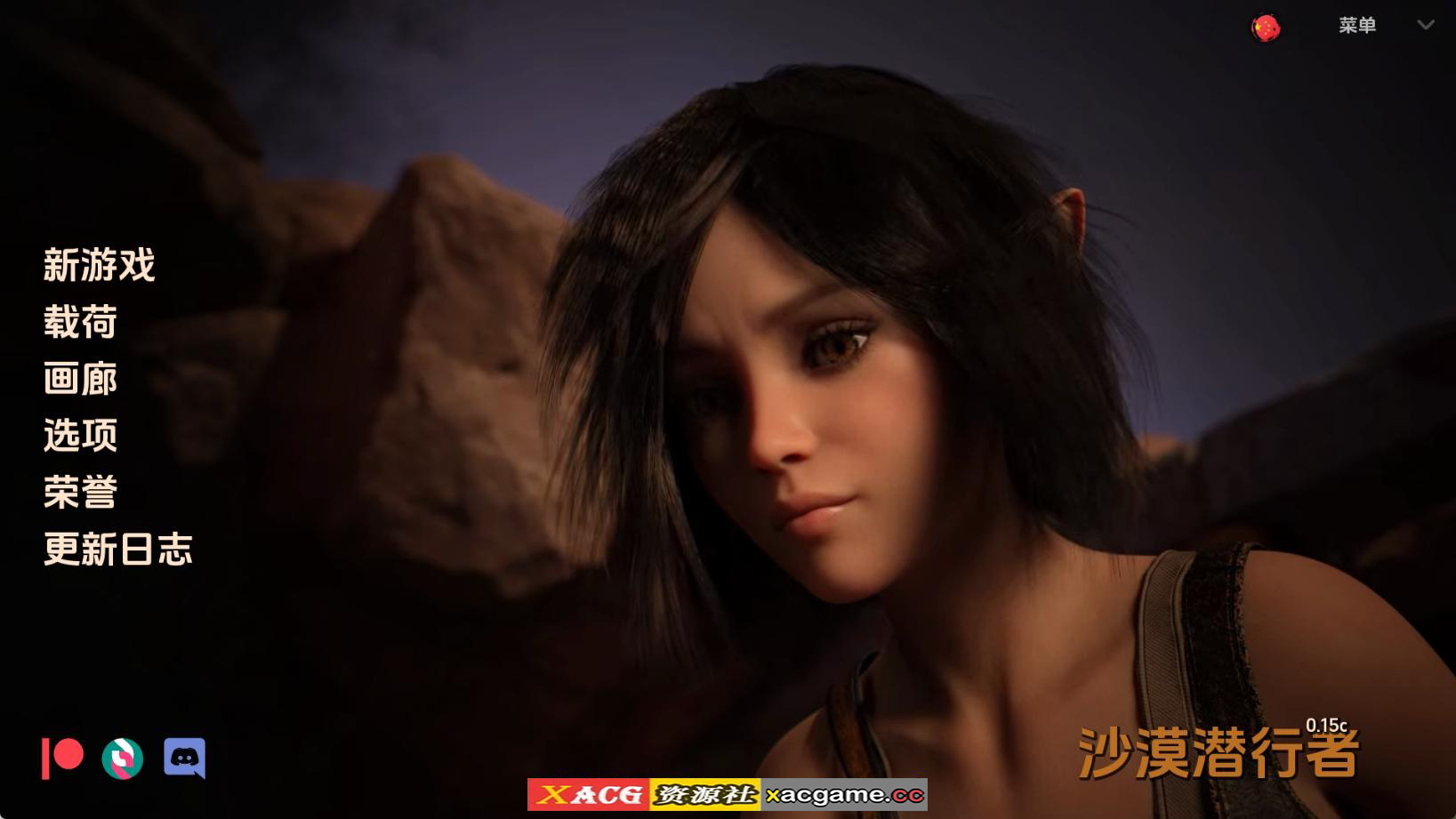1456x819 pixels.
Task: Open the 画廊 gallery
Action: (79, 379)
